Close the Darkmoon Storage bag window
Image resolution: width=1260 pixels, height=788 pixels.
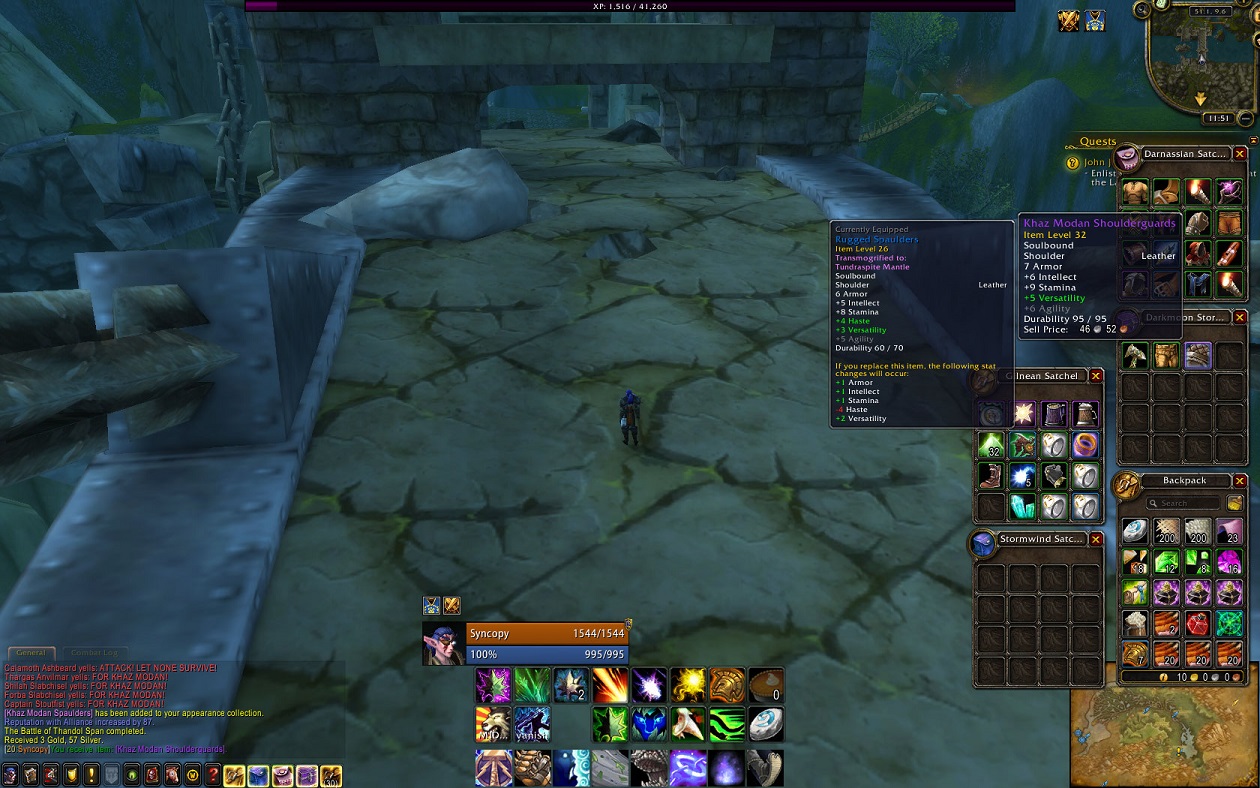pyautogui.click(x=1240, y=317)
